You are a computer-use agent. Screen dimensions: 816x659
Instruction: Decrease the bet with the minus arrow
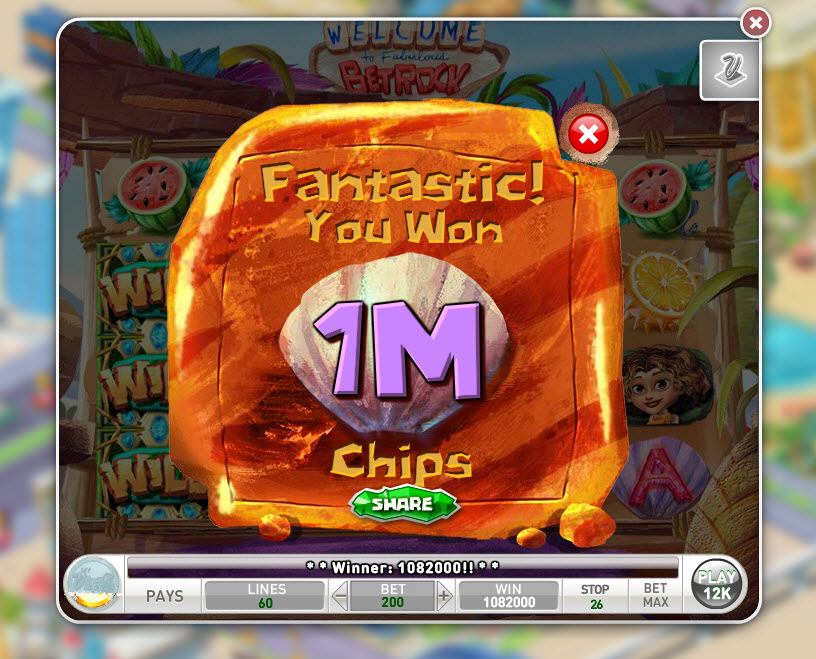(x=340, y=597)
